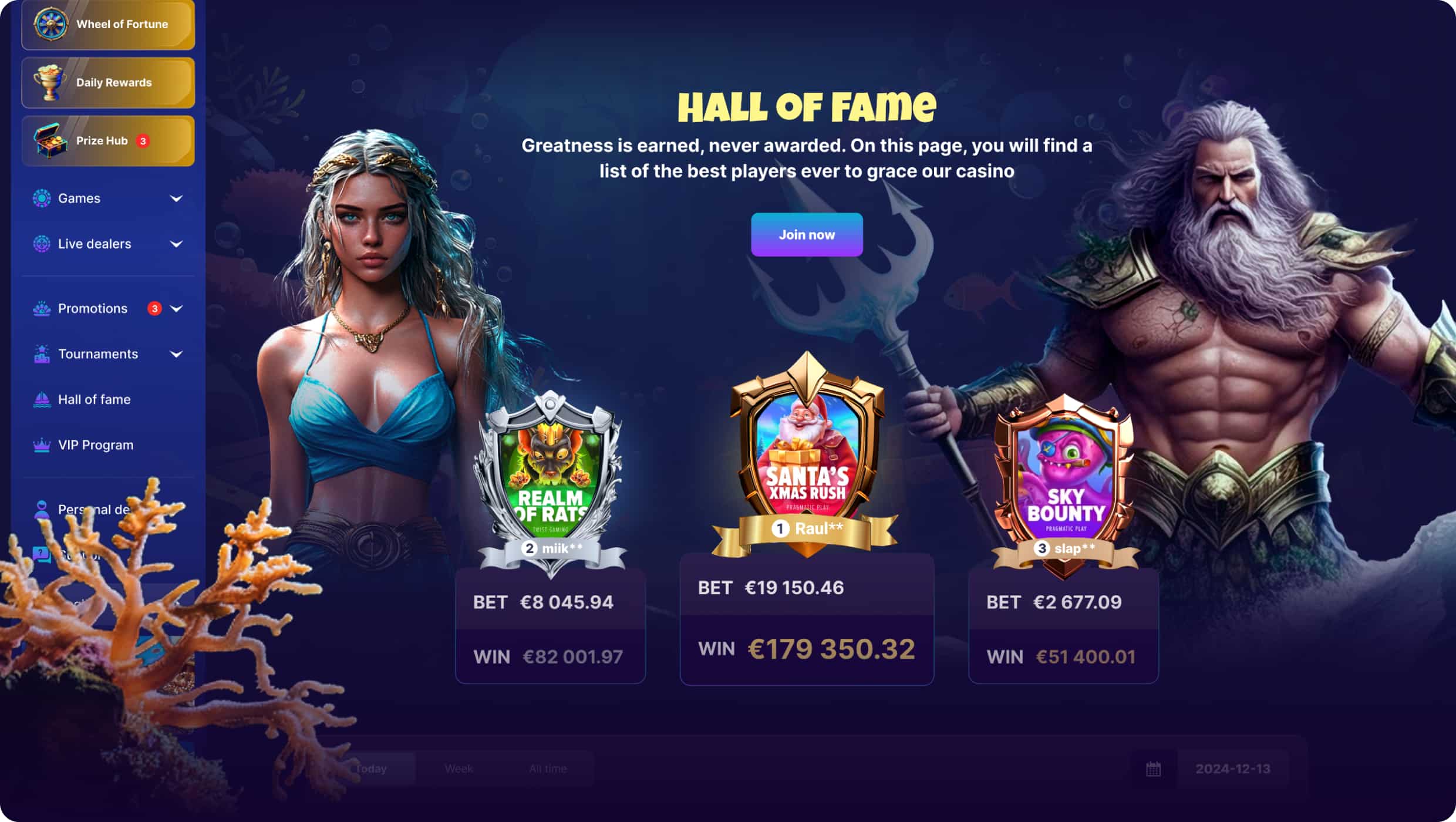Select the Games chip icon in sidebar
Image resolution: width=1456 pixels, height=822 pixels.
coord(41,198)
